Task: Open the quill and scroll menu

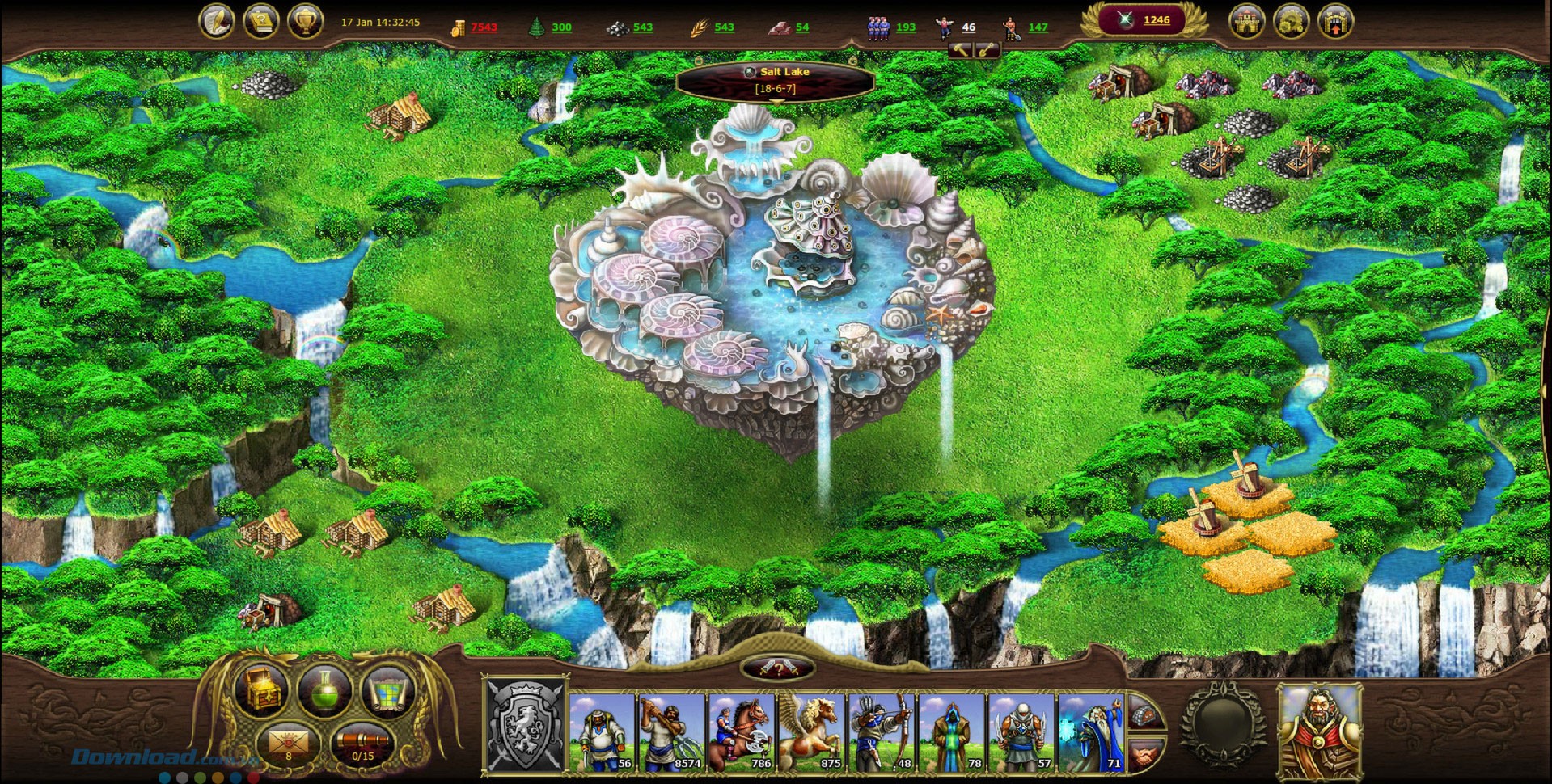Action: [217, 21]
